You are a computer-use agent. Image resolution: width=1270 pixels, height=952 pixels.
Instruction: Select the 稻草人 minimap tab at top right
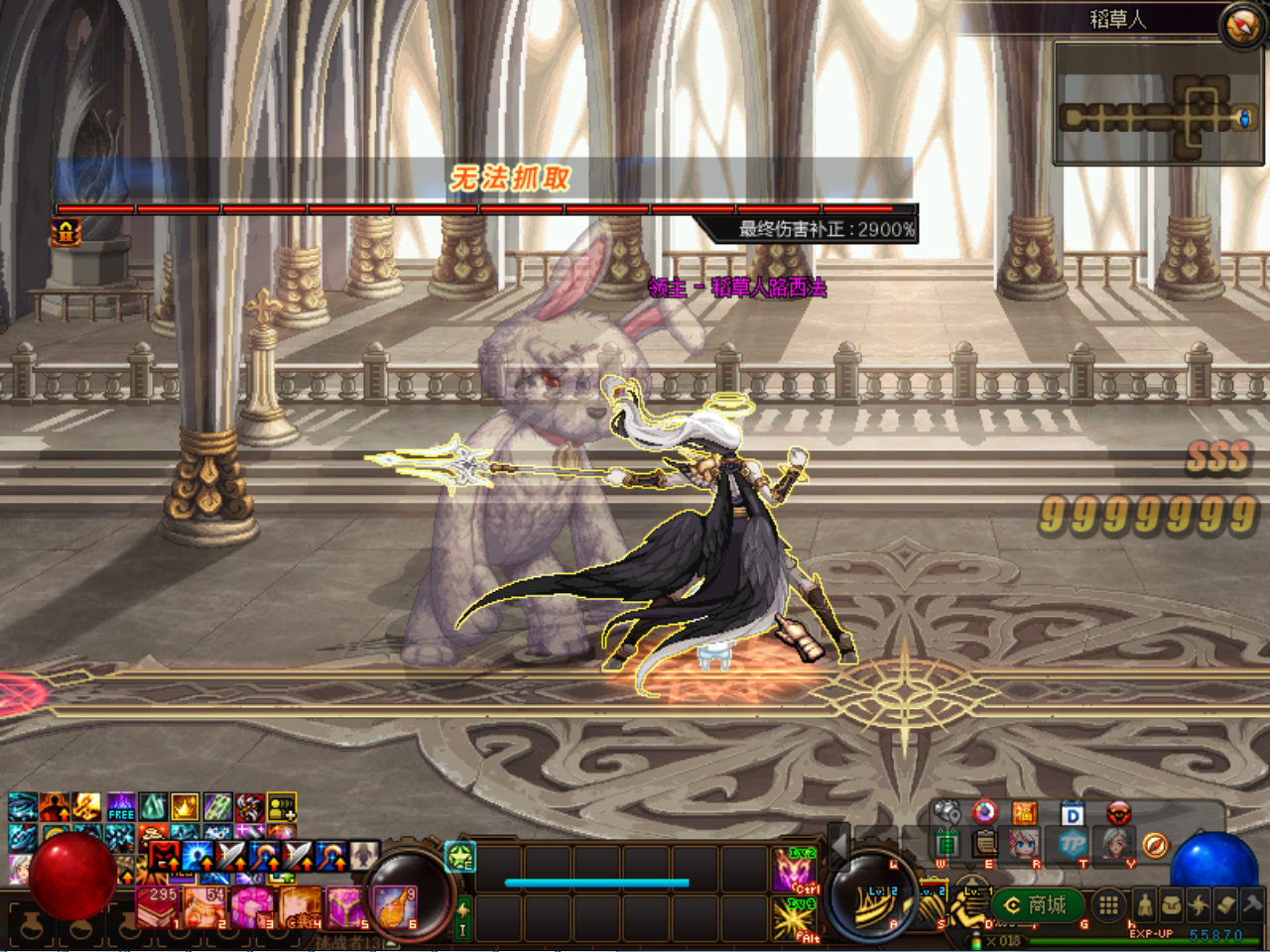pyautogui.click(x=1118, y=18)
